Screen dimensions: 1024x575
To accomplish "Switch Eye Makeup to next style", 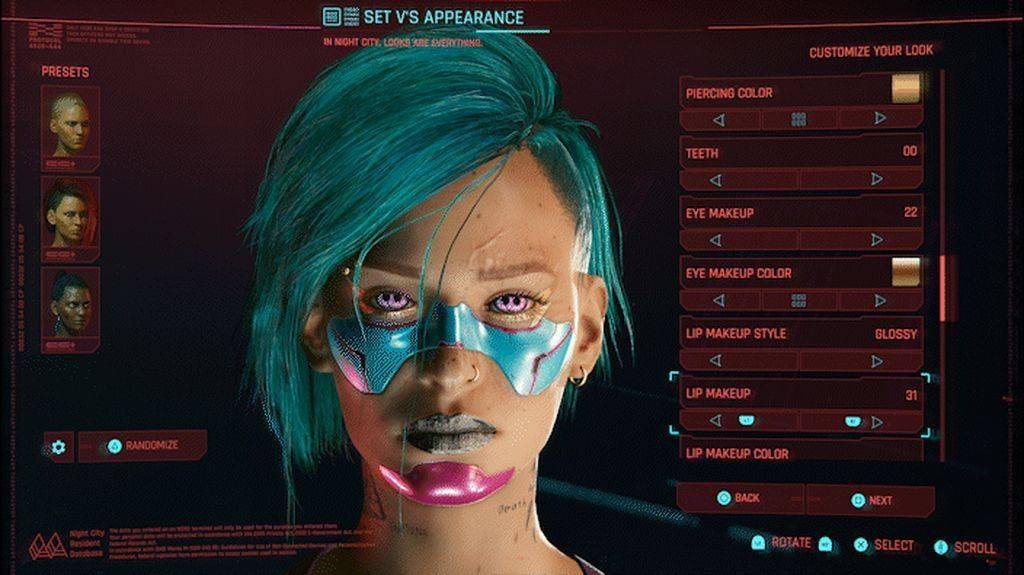I will click(877, 240).
